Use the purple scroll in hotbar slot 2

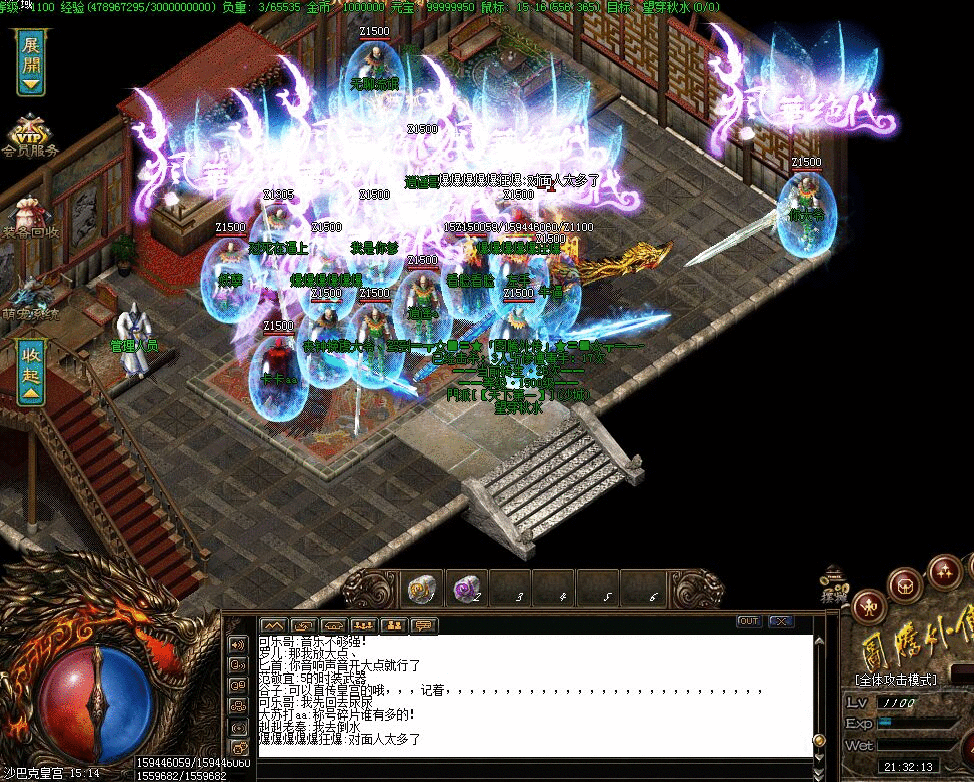465,590
